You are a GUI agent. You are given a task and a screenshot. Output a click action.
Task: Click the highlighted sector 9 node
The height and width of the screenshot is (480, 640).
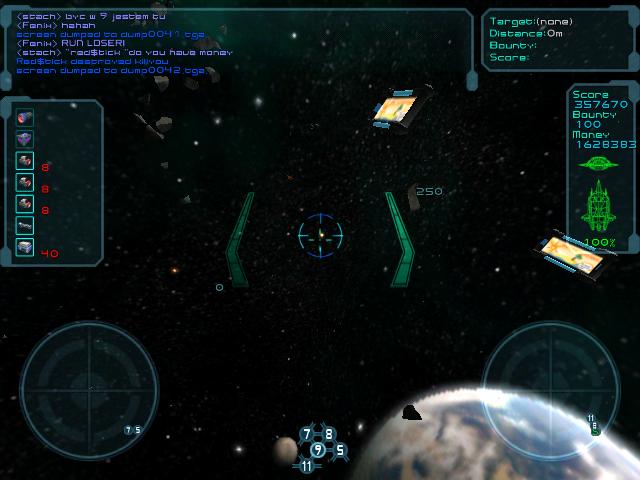tap(318, 450)
